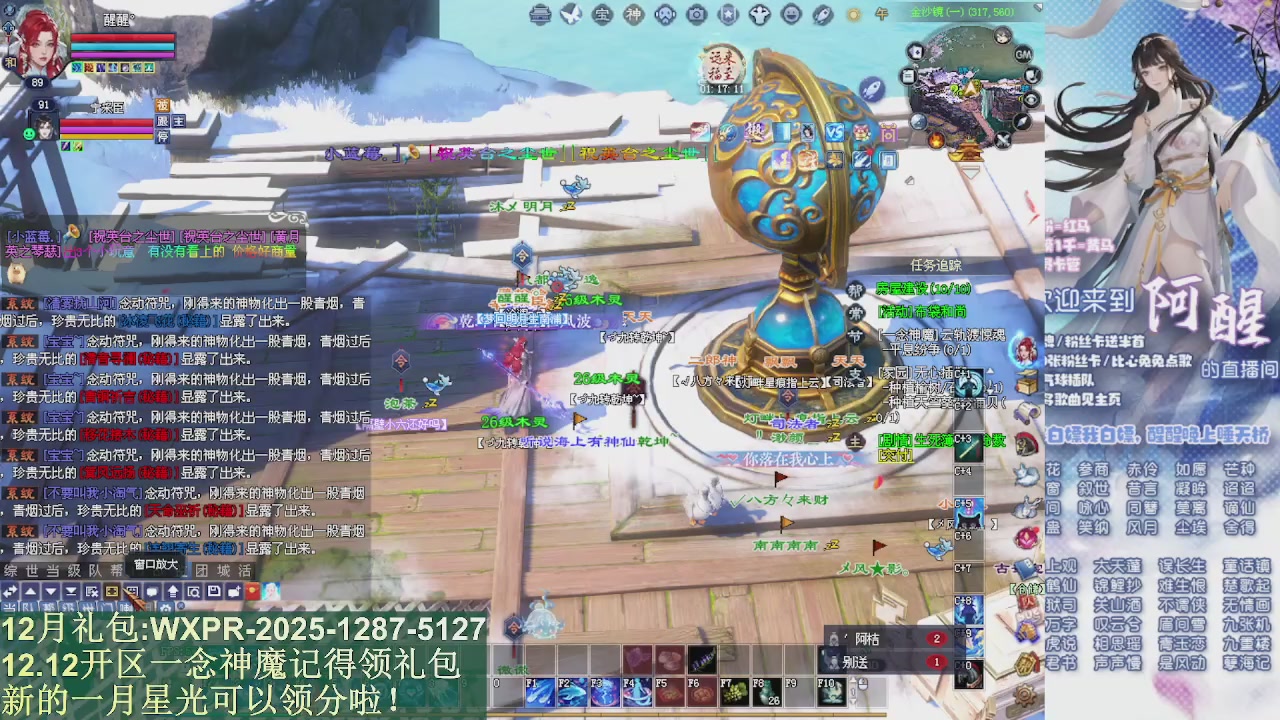
Task: Click the red WeChat icon in chat toolbar
Action: [252, 590]
